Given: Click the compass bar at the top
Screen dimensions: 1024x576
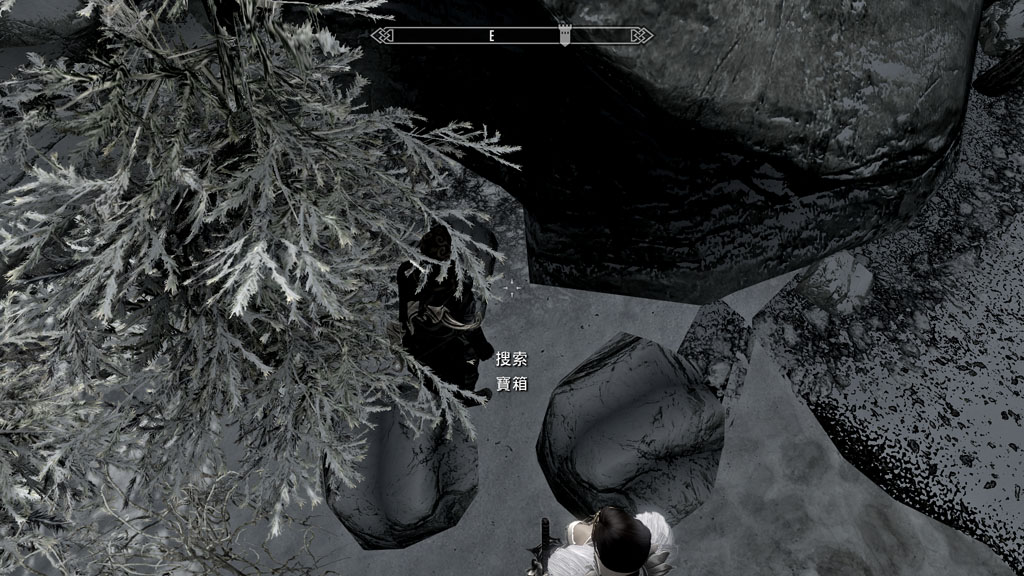Looking at the screenshot, I should click(512, 36).
